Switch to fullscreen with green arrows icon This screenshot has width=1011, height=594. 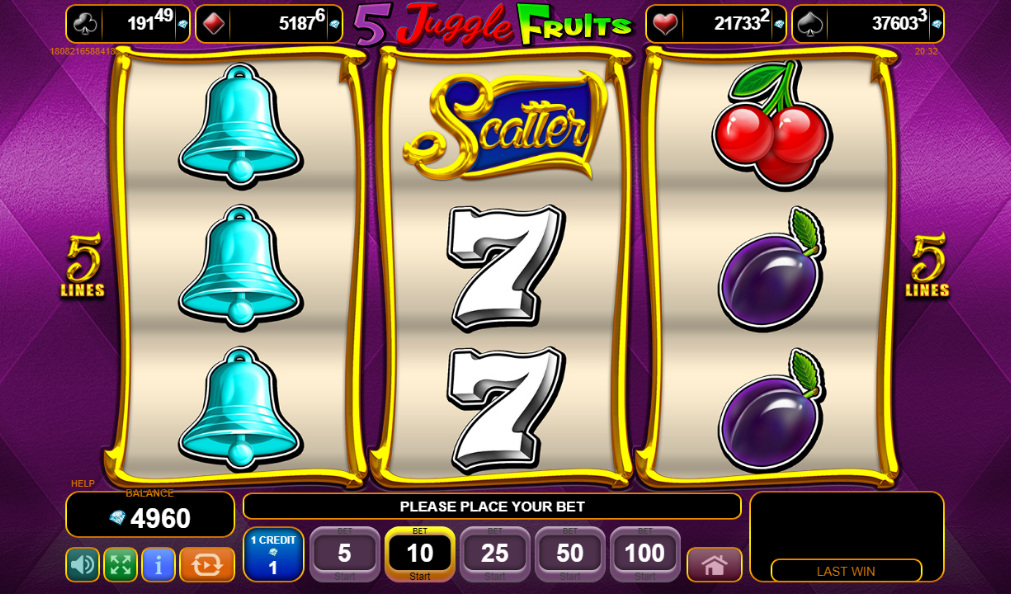coord(120,565)
